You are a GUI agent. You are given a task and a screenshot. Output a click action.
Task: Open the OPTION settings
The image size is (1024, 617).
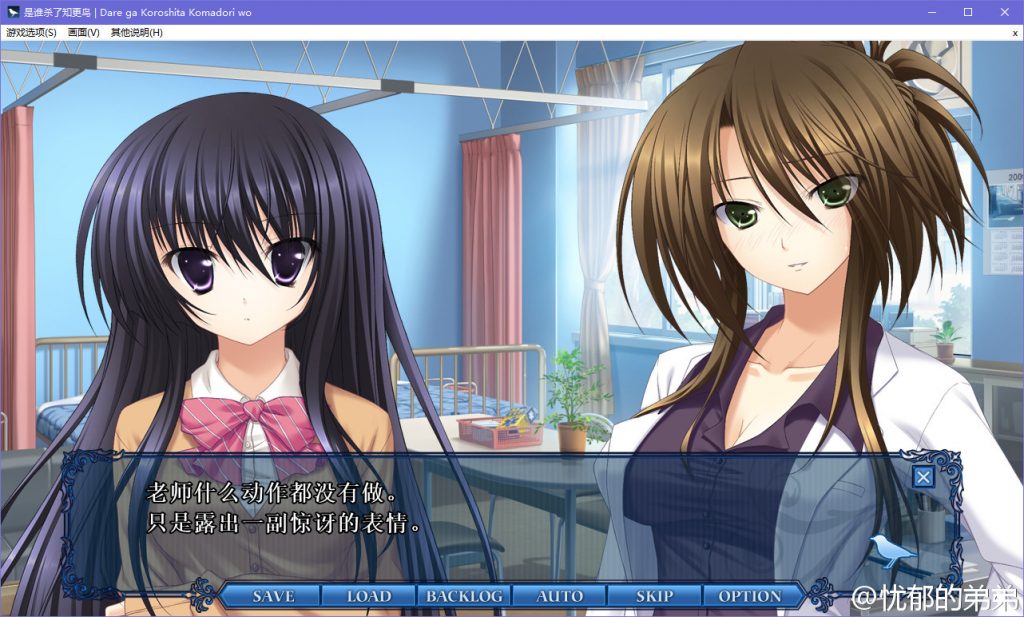[x=750, y=596]
